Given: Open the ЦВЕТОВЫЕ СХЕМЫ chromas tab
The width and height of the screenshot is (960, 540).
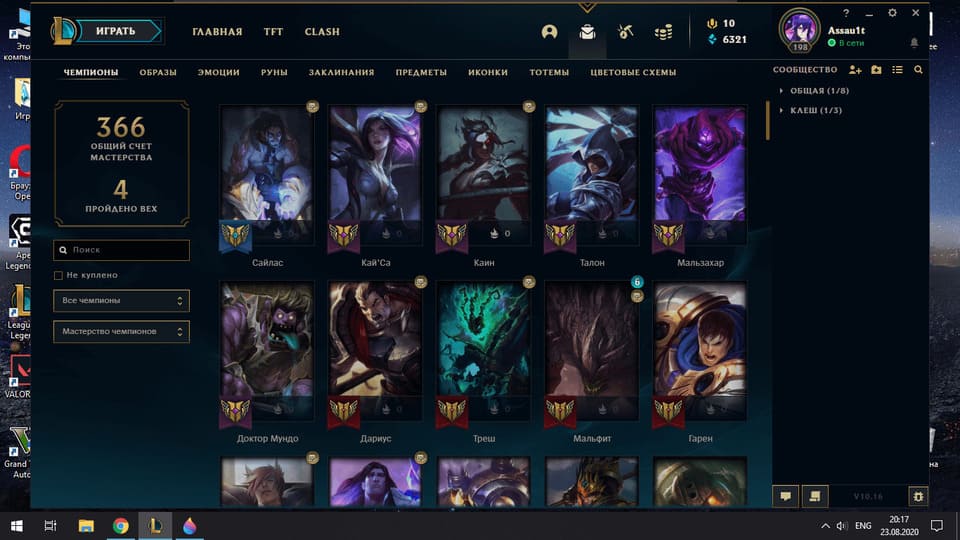Looking at the screenshot, I should [633, 72].
